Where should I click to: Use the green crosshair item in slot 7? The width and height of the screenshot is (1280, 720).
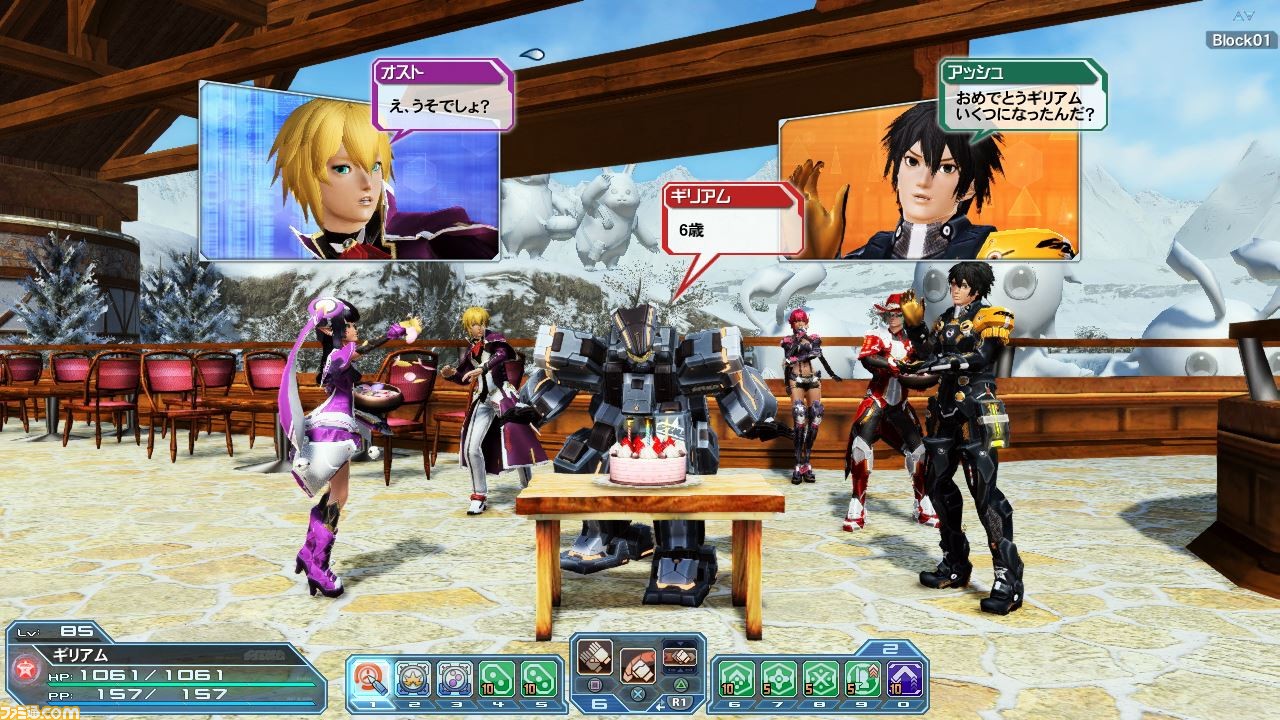(x=779, y=678)
